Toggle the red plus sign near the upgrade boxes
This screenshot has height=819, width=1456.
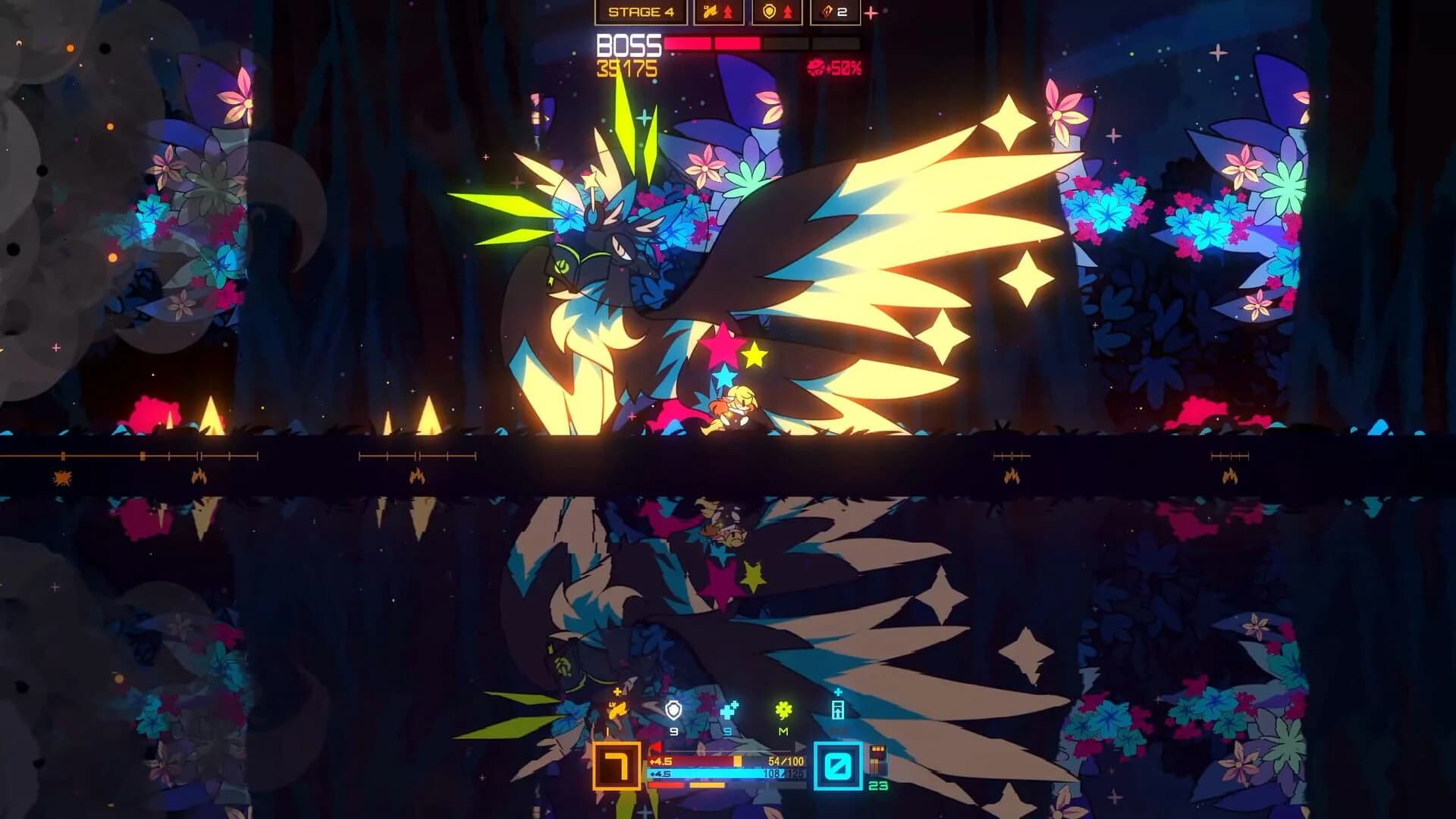point(870,14)
